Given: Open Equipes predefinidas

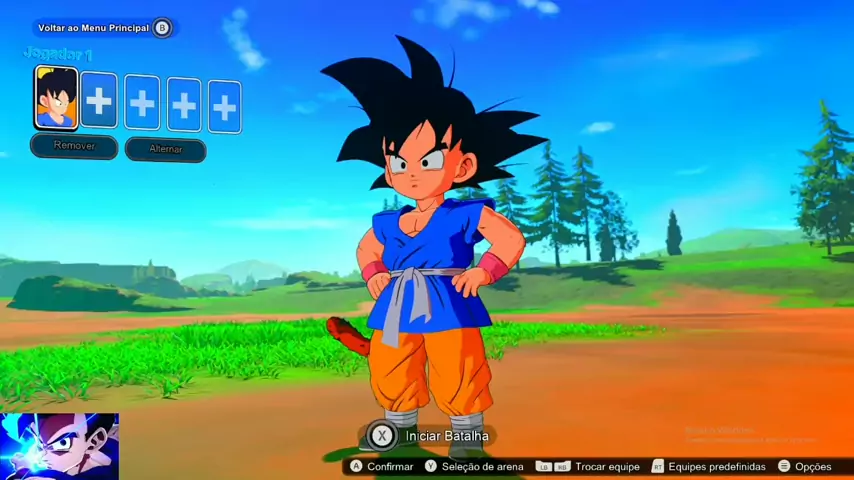Looking at the screenshot, I should 708,467.
